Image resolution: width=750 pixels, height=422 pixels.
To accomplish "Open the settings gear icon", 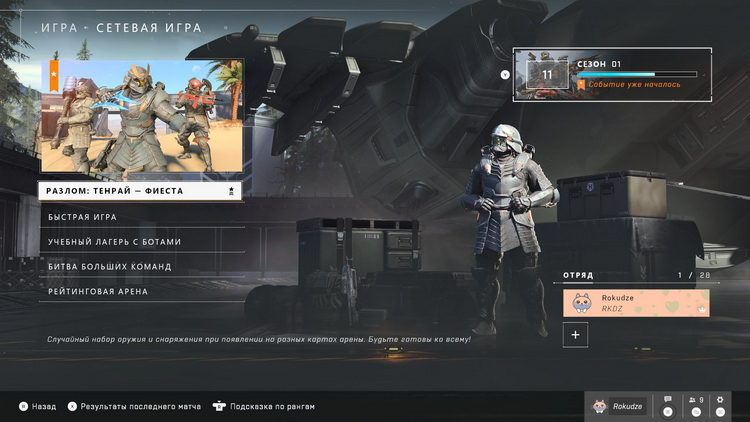I will pos(720,405).
